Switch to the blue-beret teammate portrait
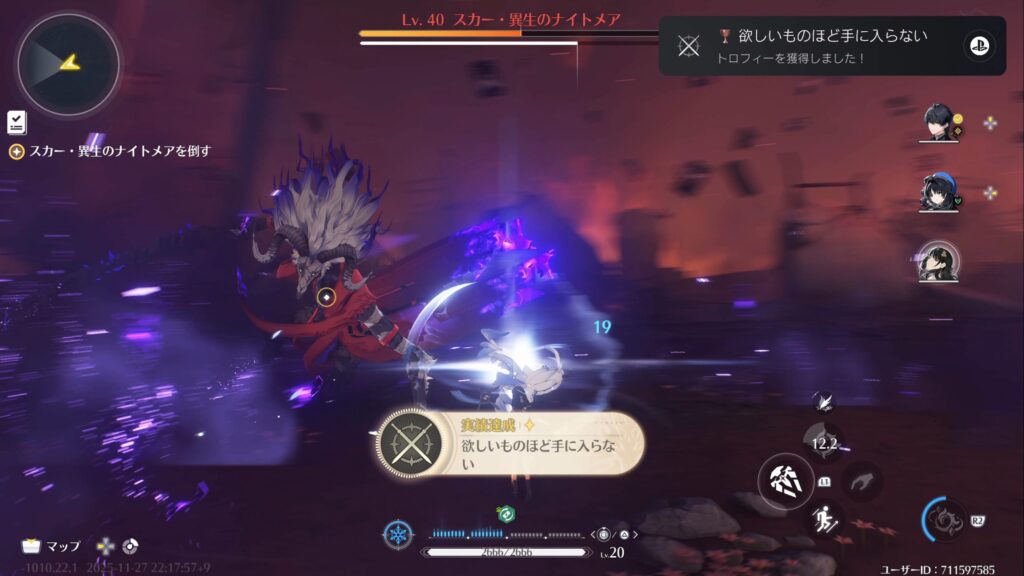Screen dimensions: 1024x576 pos(939,192)
